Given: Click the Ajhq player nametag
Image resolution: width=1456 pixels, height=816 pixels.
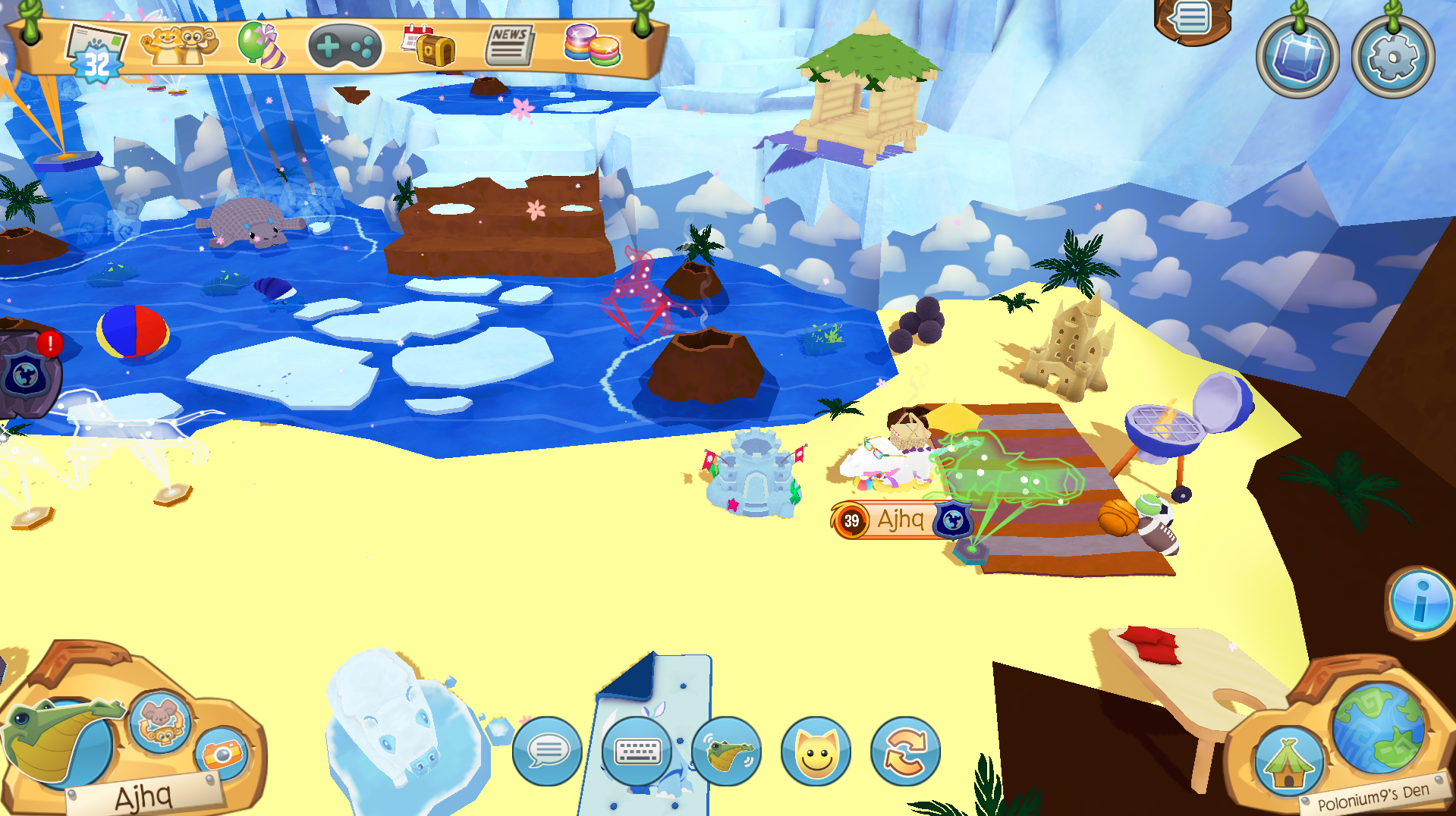Looking at the screenshot, I should [x=899, y=519].
